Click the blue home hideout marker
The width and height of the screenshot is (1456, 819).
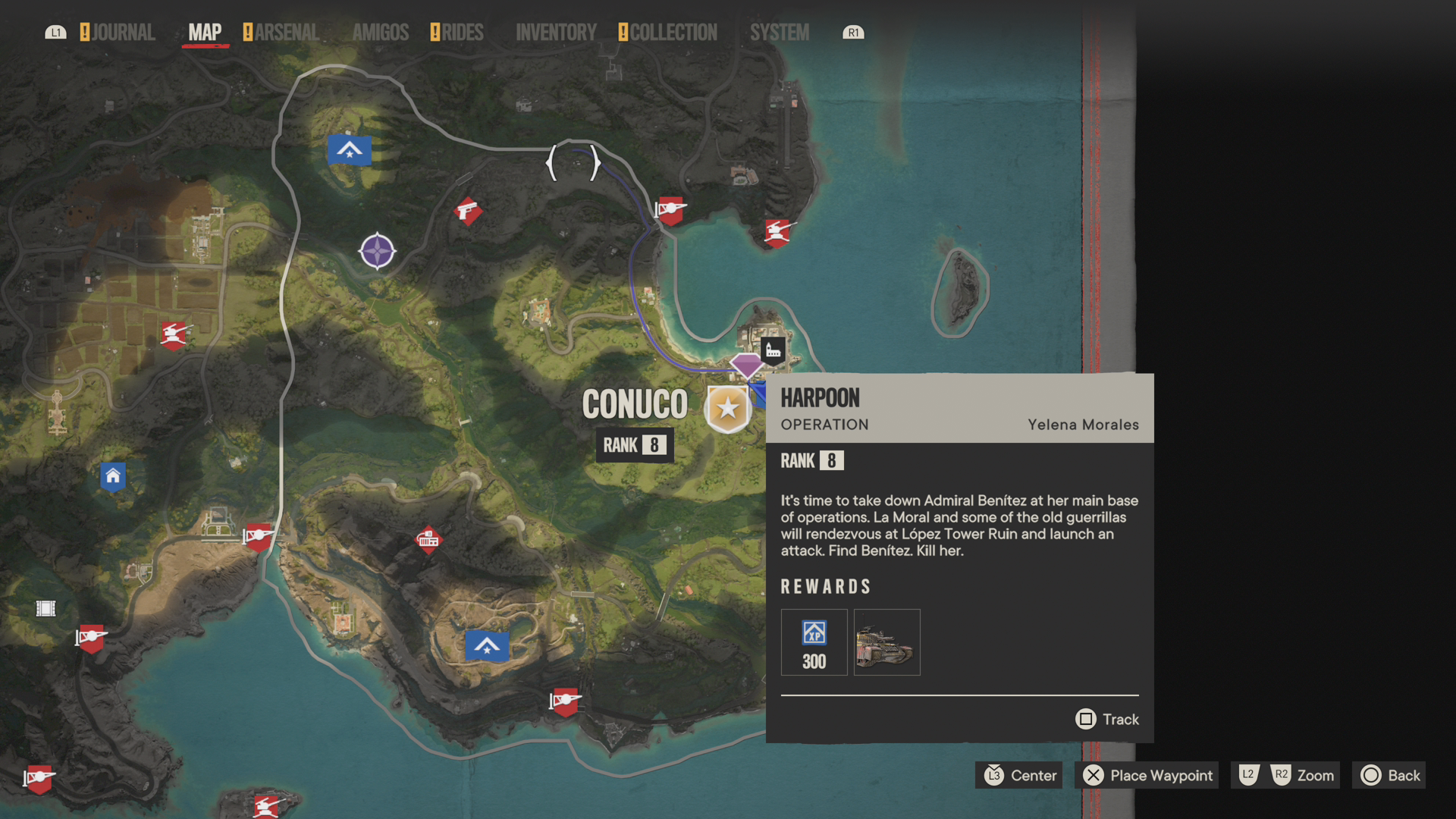pos(113,477)
